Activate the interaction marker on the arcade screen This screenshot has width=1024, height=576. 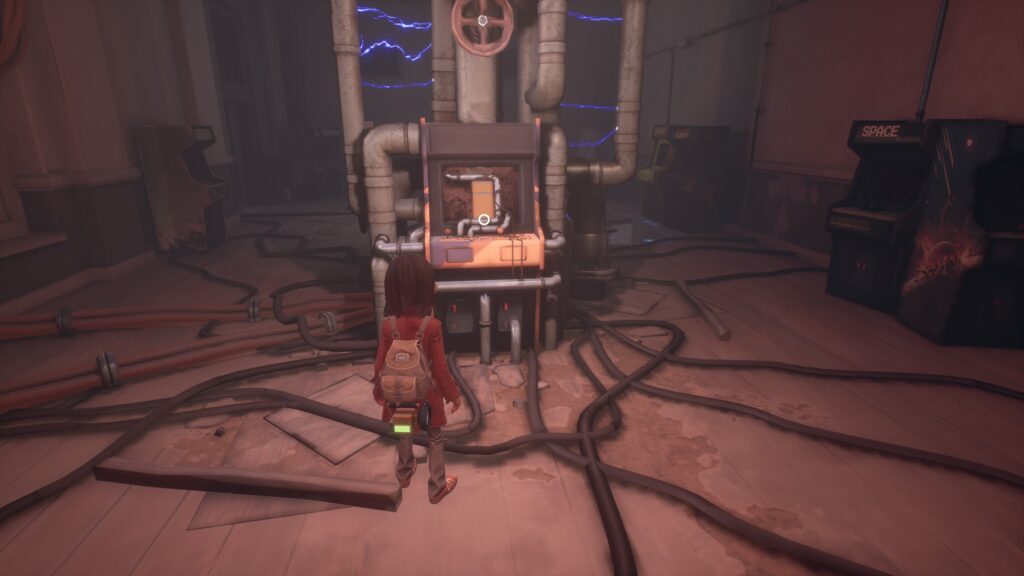click(483, 218)
